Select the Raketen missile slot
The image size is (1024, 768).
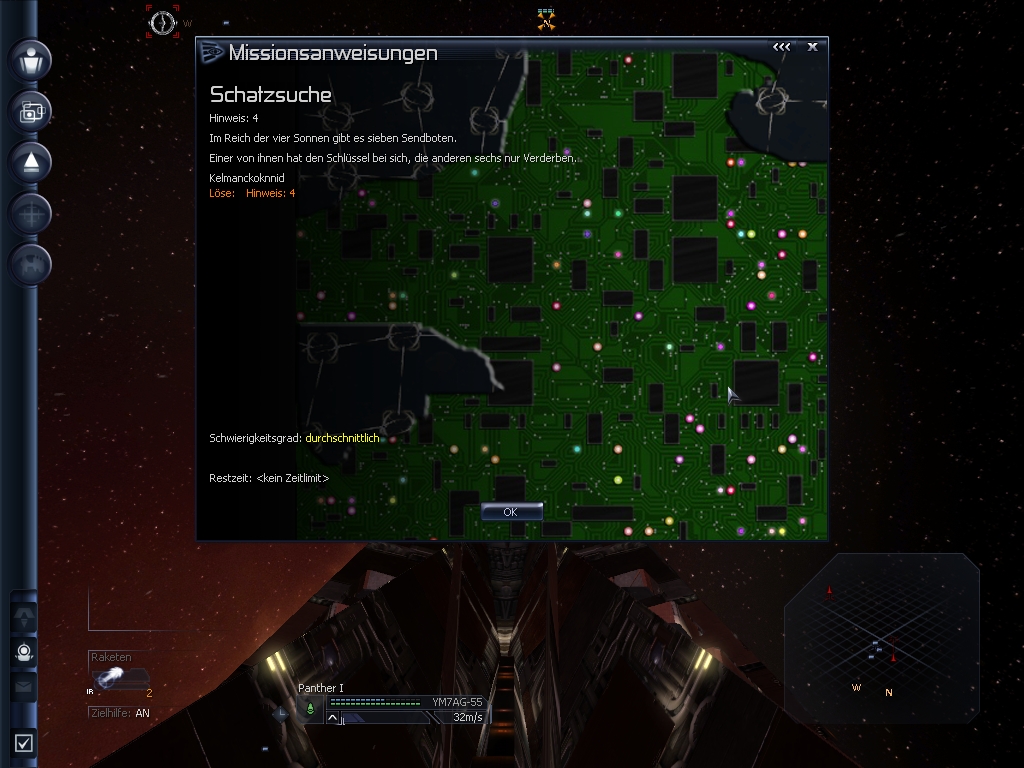(121, 679)
